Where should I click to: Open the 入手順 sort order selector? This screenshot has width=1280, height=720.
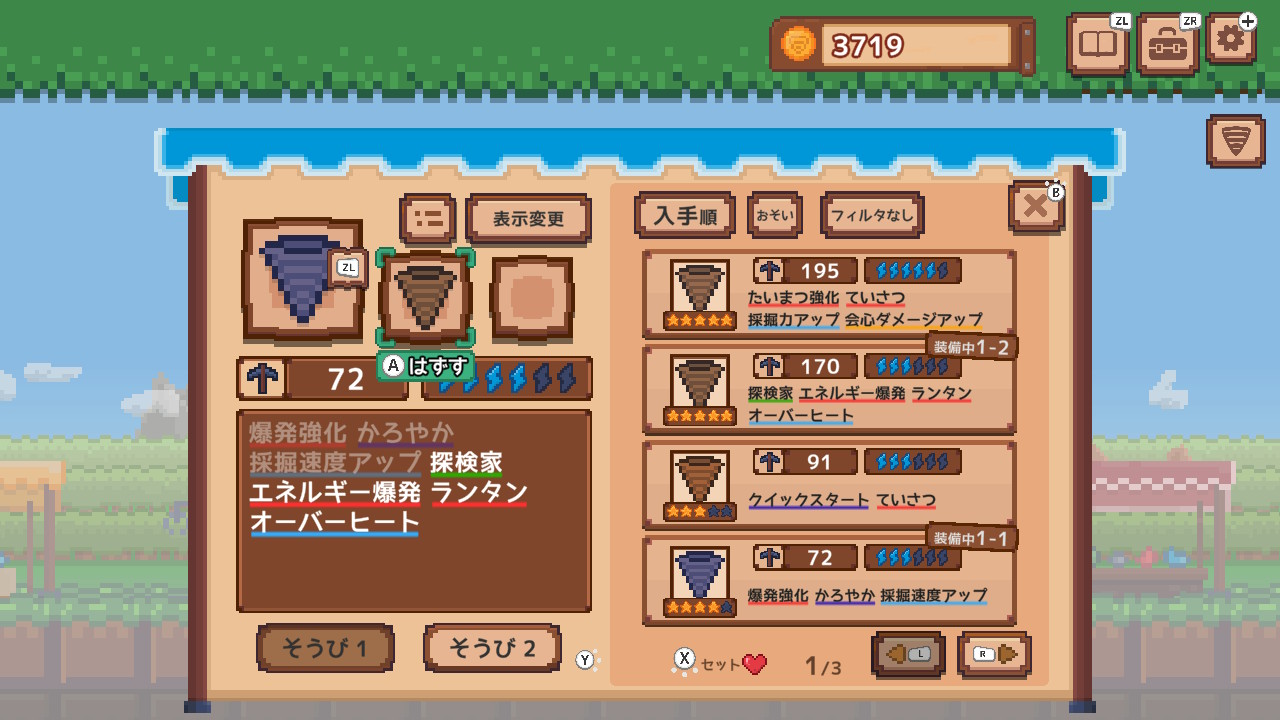pyautogui.click(x=685, y=214)
